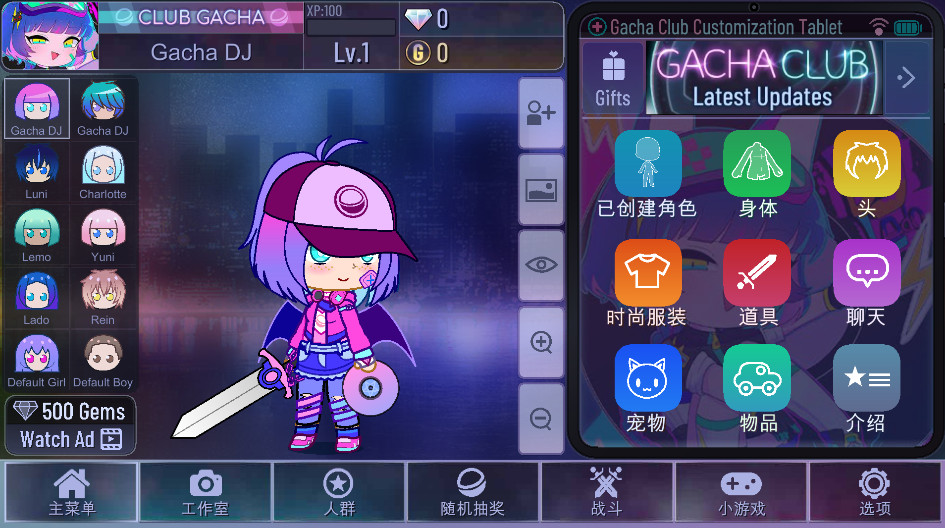
Task: Open the 小游戏 mini games
Action: (x=740, y=492)
